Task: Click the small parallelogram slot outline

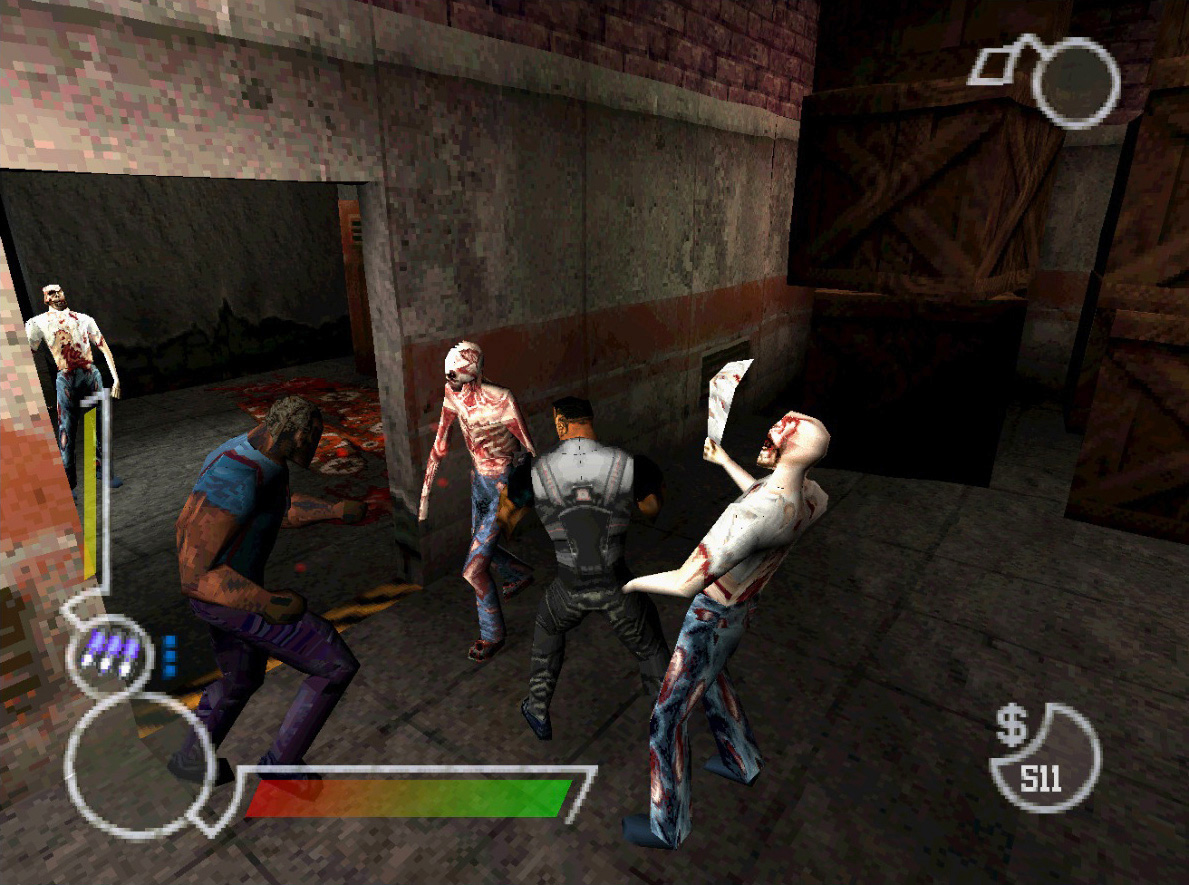Action: [x=995, y=65]
